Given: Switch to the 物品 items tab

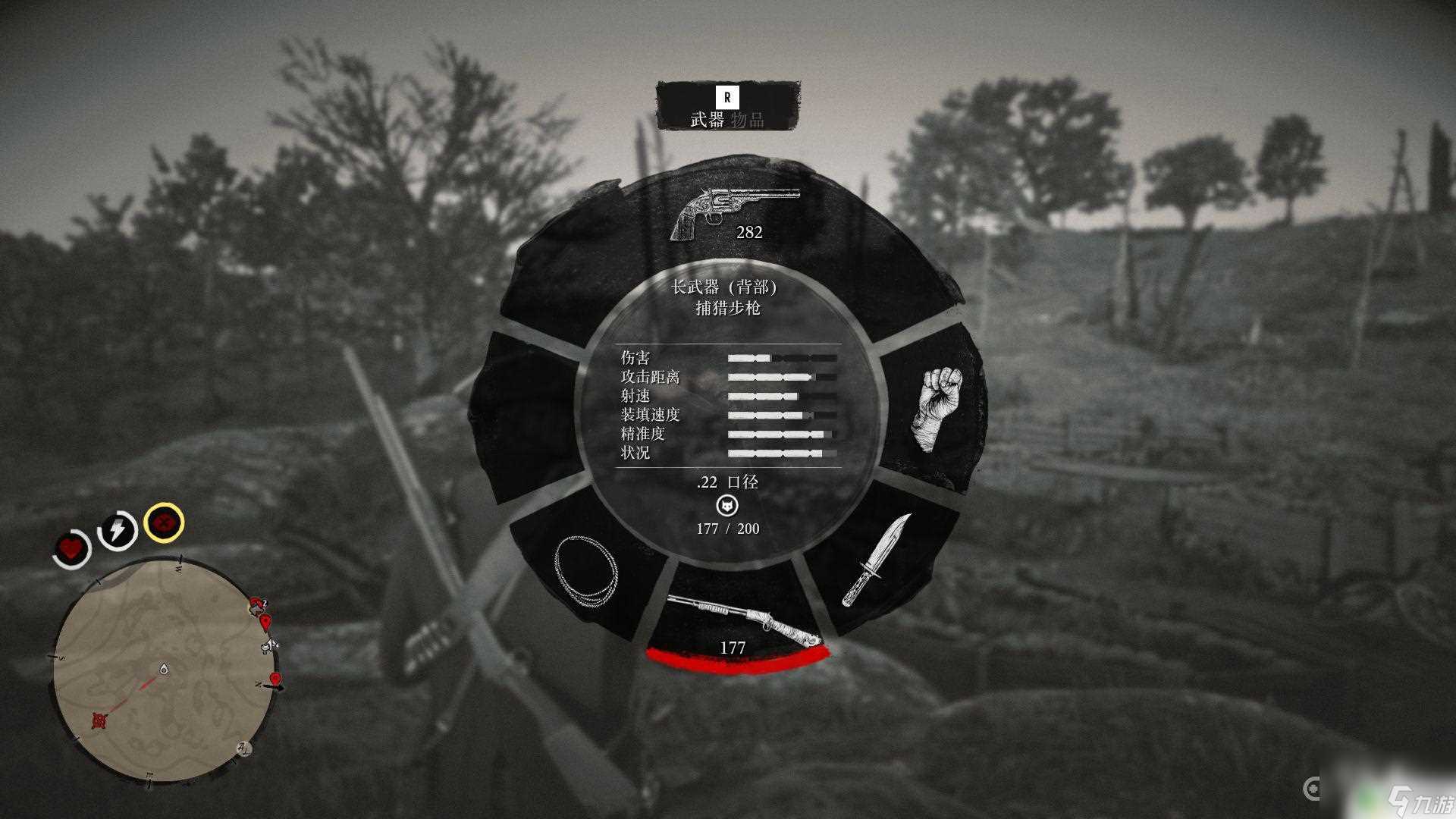Looking at the screenshot, I should click(x=747, y=120).
